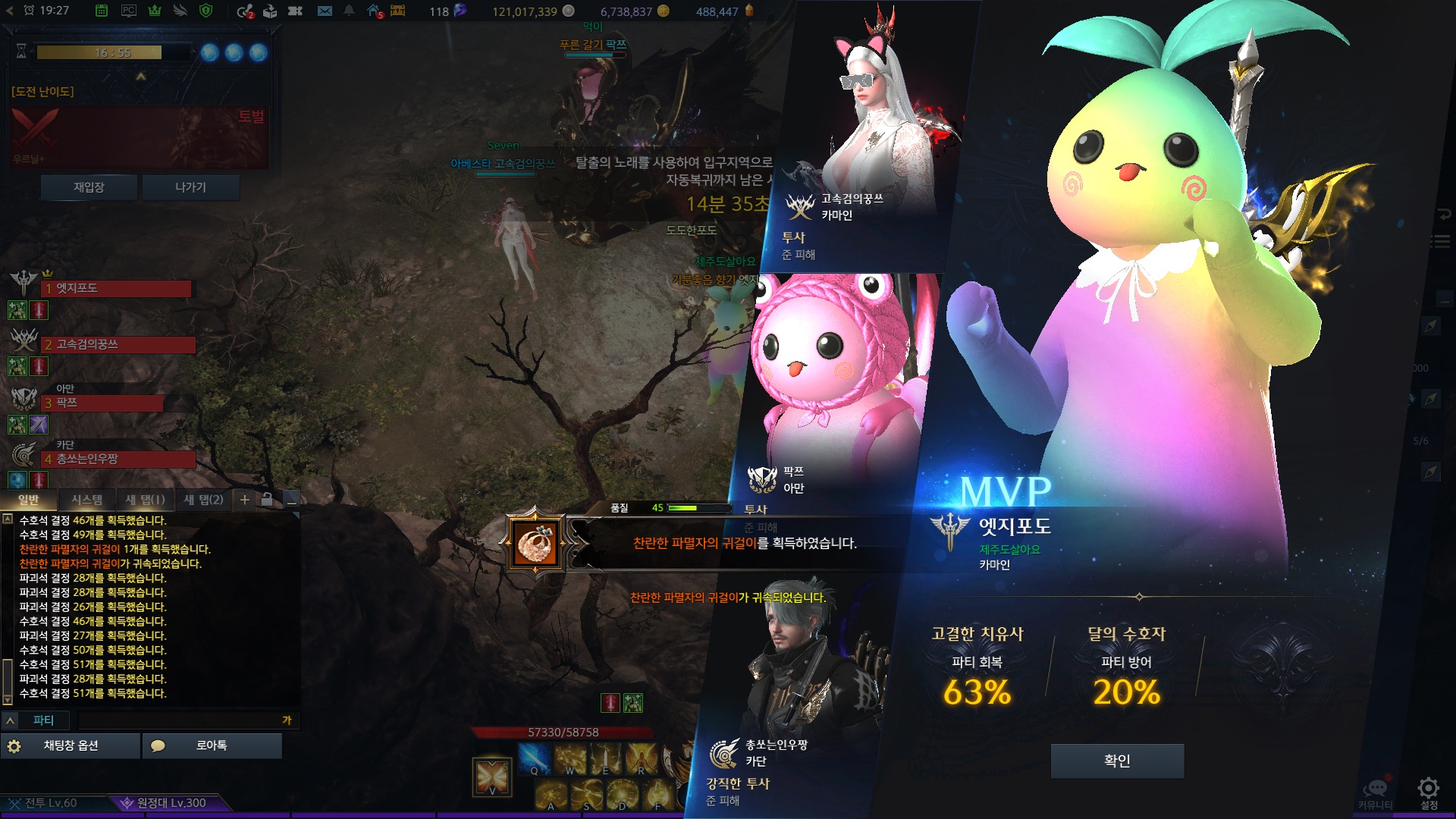This screenshot has height=819, width=1456.
Task: Confirm the MVP results with 확인
Action: [x=1117, y=761]
